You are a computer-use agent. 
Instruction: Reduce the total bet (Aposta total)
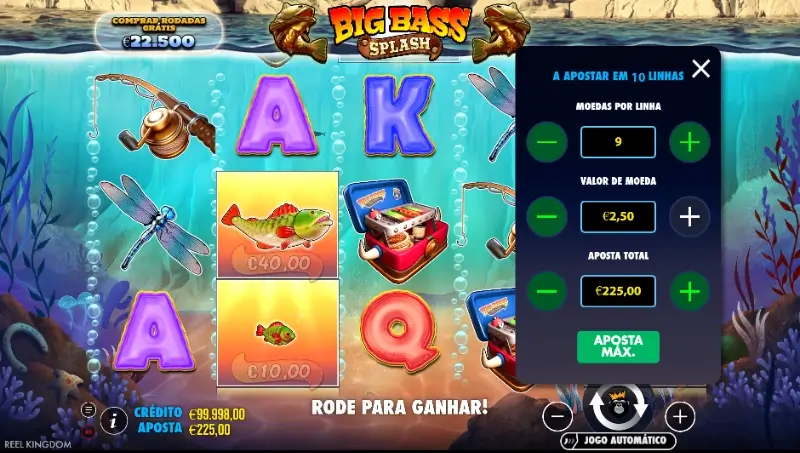(546, 291)
